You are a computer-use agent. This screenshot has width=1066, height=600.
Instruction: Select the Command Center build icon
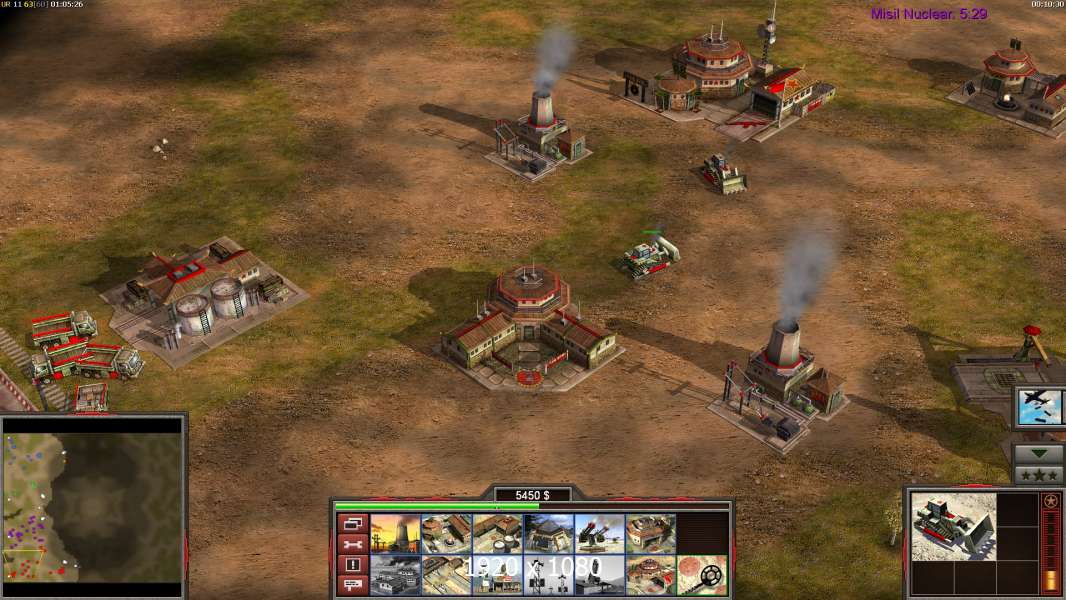(650, 574)
